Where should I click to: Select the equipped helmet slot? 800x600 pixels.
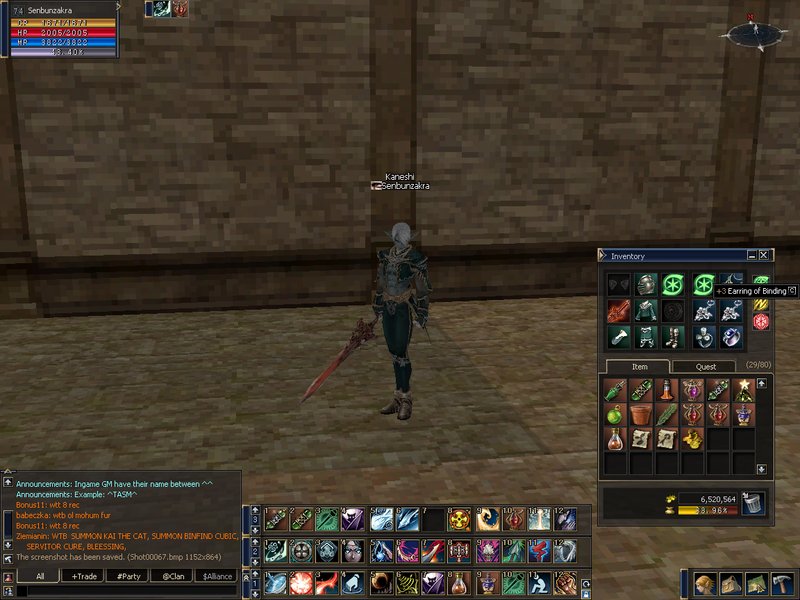point(645,285)
